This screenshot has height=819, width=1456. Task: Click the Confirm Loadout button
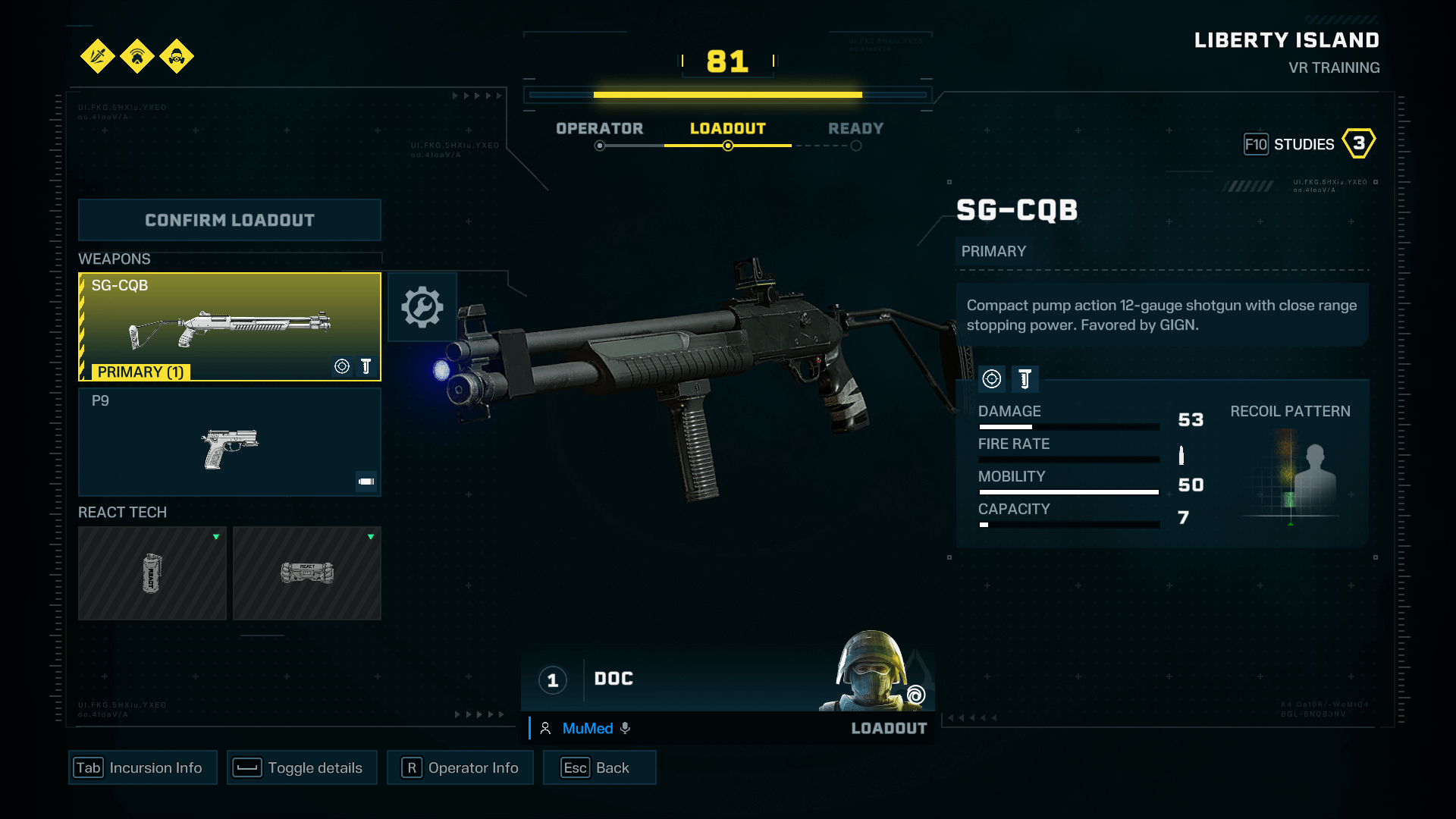pos(230,220)
